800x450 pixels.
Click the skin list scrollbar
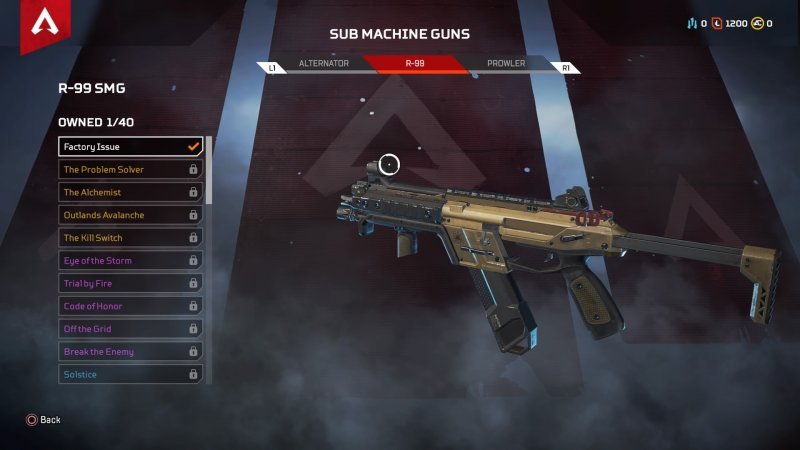pos(209,170)
